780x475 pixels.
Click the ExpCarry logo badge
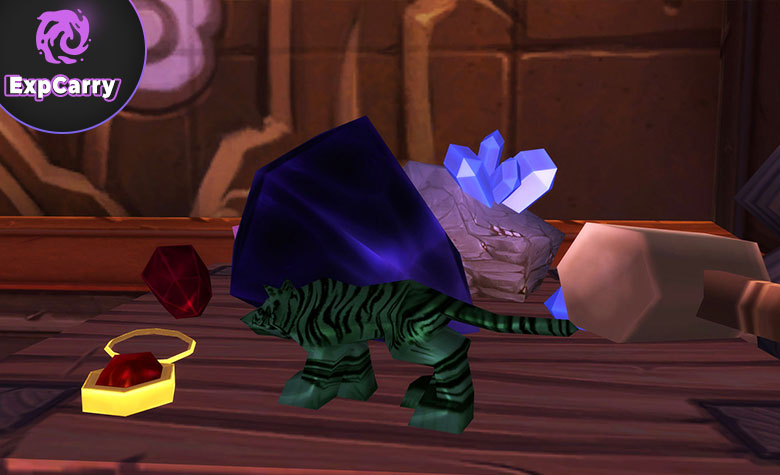[62, 55]
